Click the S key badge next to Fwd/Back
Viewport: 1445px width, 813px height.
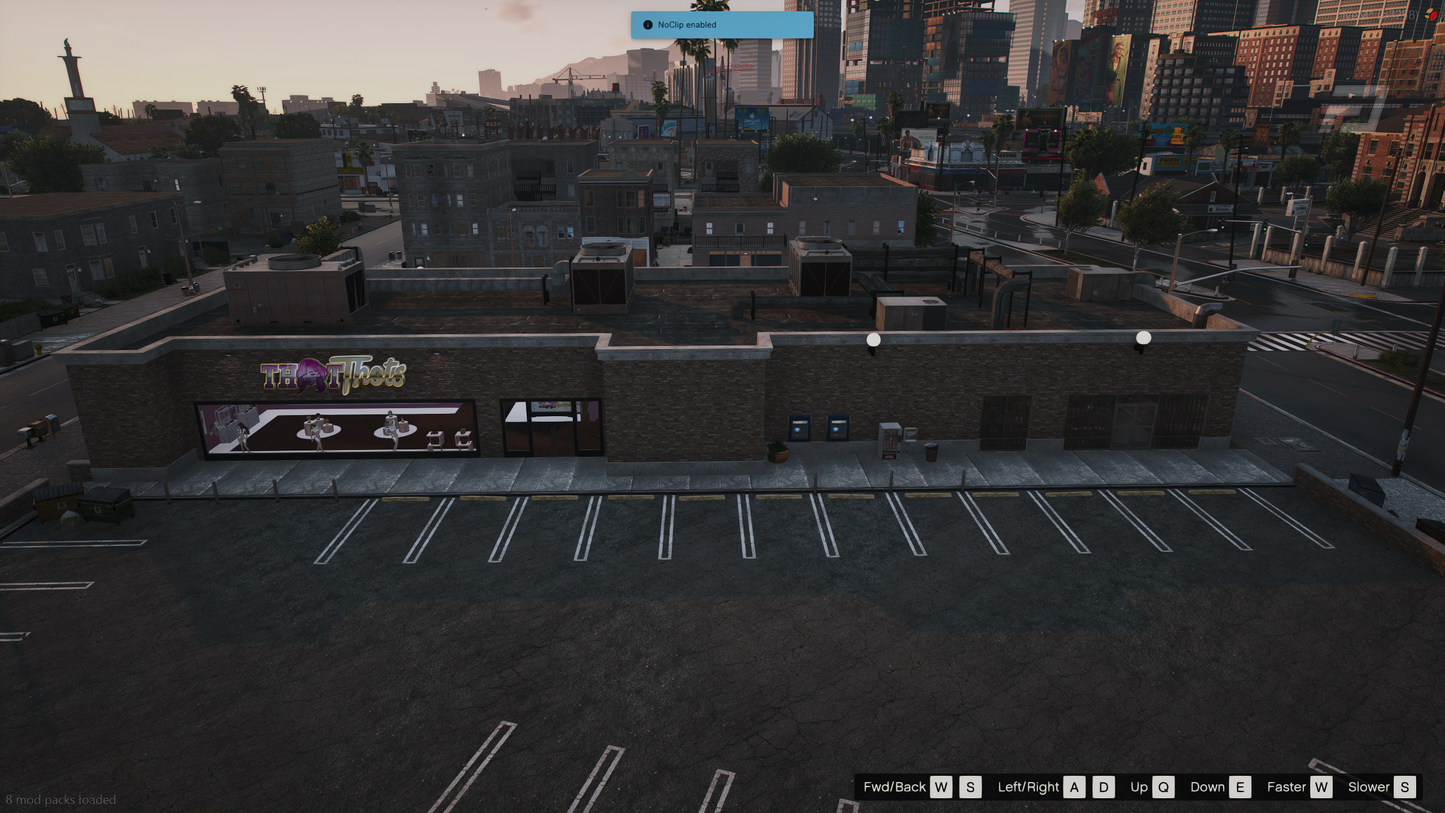point(969,787)
